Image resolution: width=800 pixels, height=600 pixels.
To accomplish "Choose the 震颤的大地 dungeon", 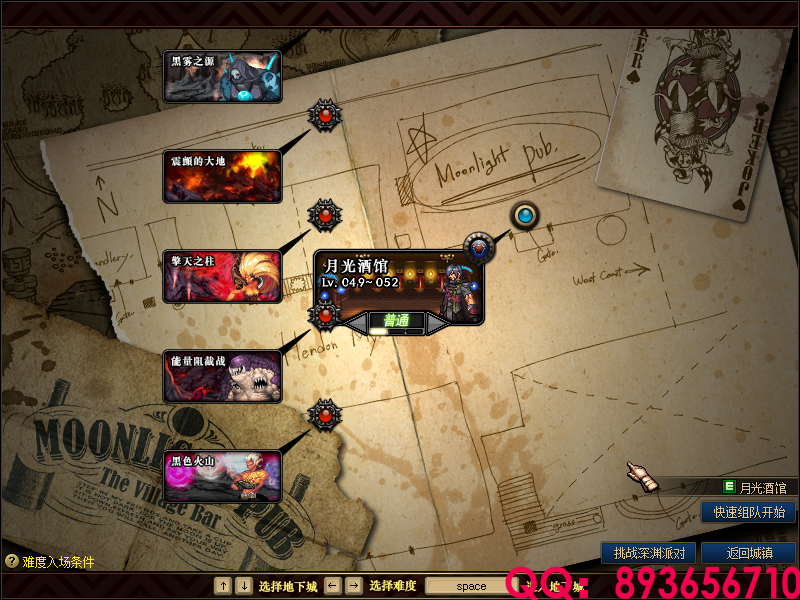I will click(x=222, y=177).
